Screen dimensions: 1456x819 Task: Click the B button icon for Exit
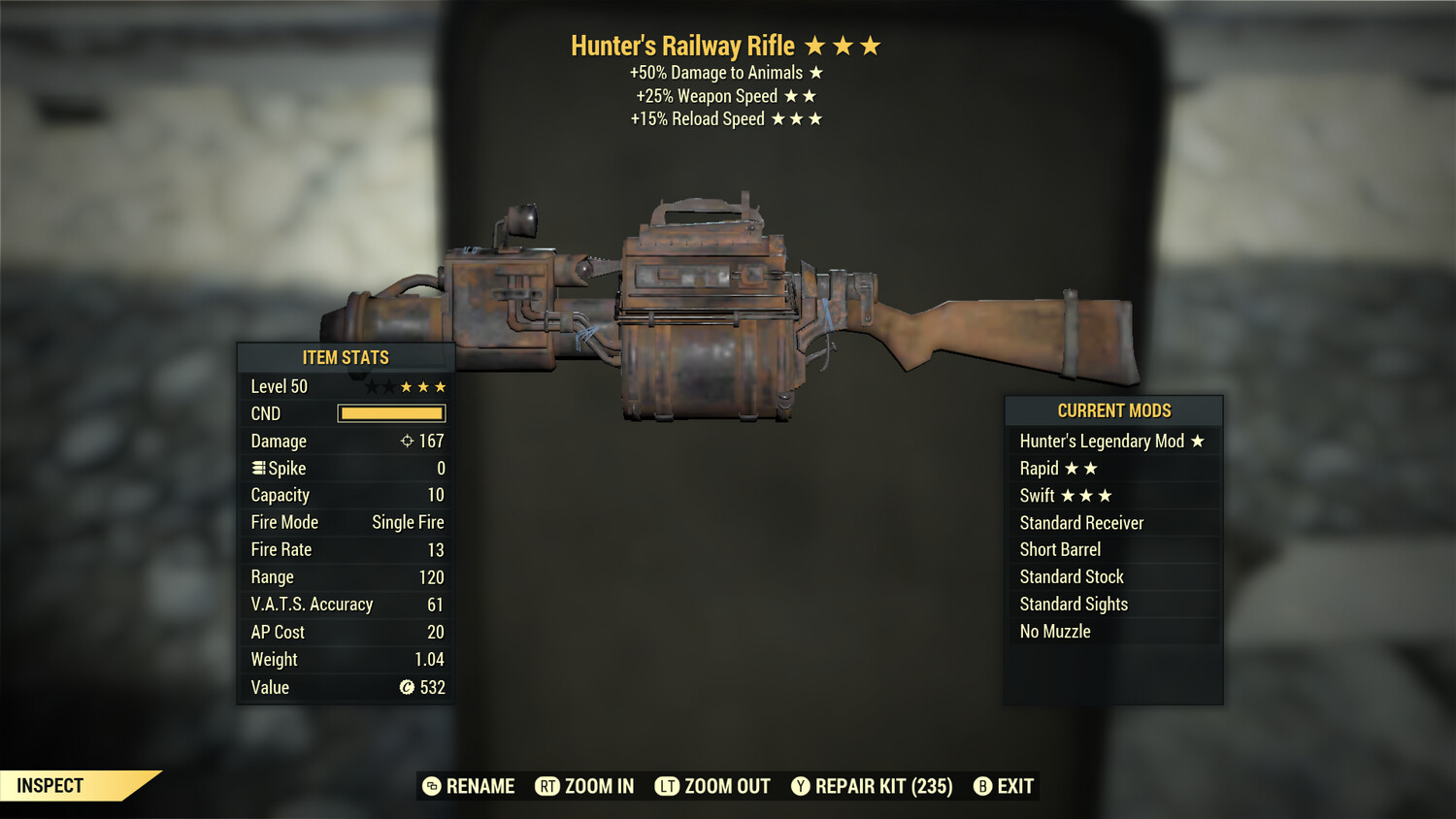point(983,786)
